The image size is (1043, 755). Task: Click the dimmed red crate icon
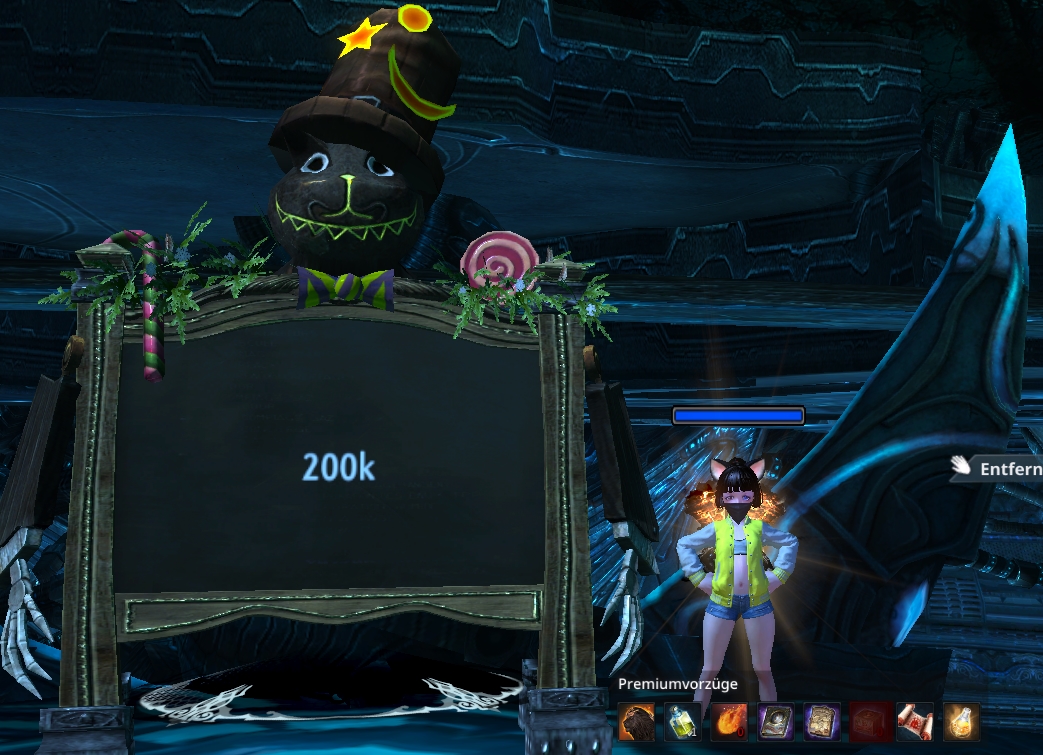[868, 720]
